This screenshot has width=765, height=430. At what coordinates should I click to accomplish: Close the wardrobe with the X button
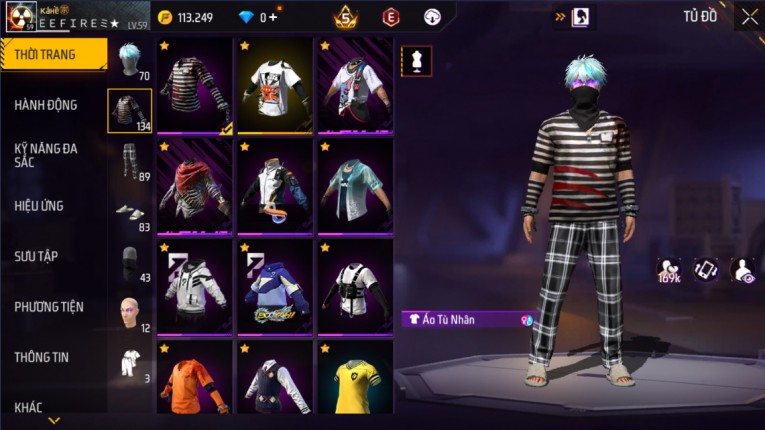coord(749,16)
